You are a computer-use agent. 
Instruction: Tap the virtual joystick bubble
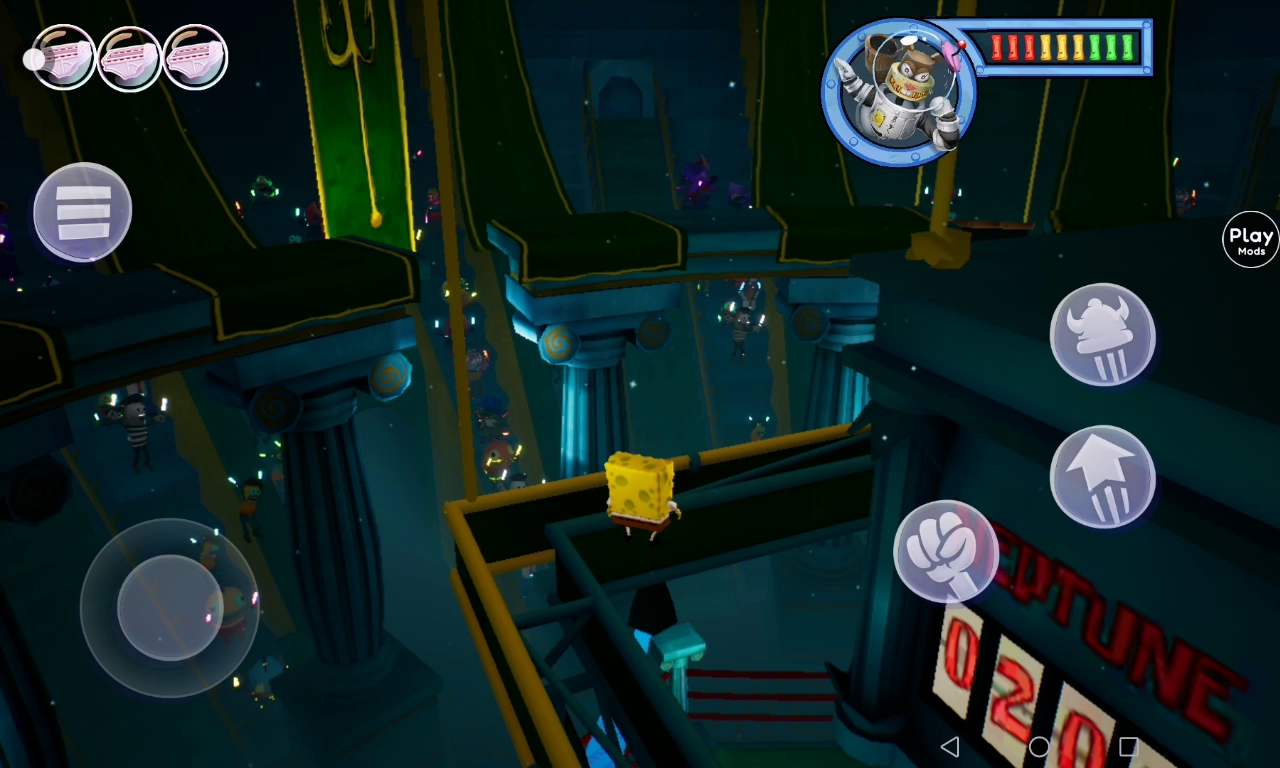169,608
